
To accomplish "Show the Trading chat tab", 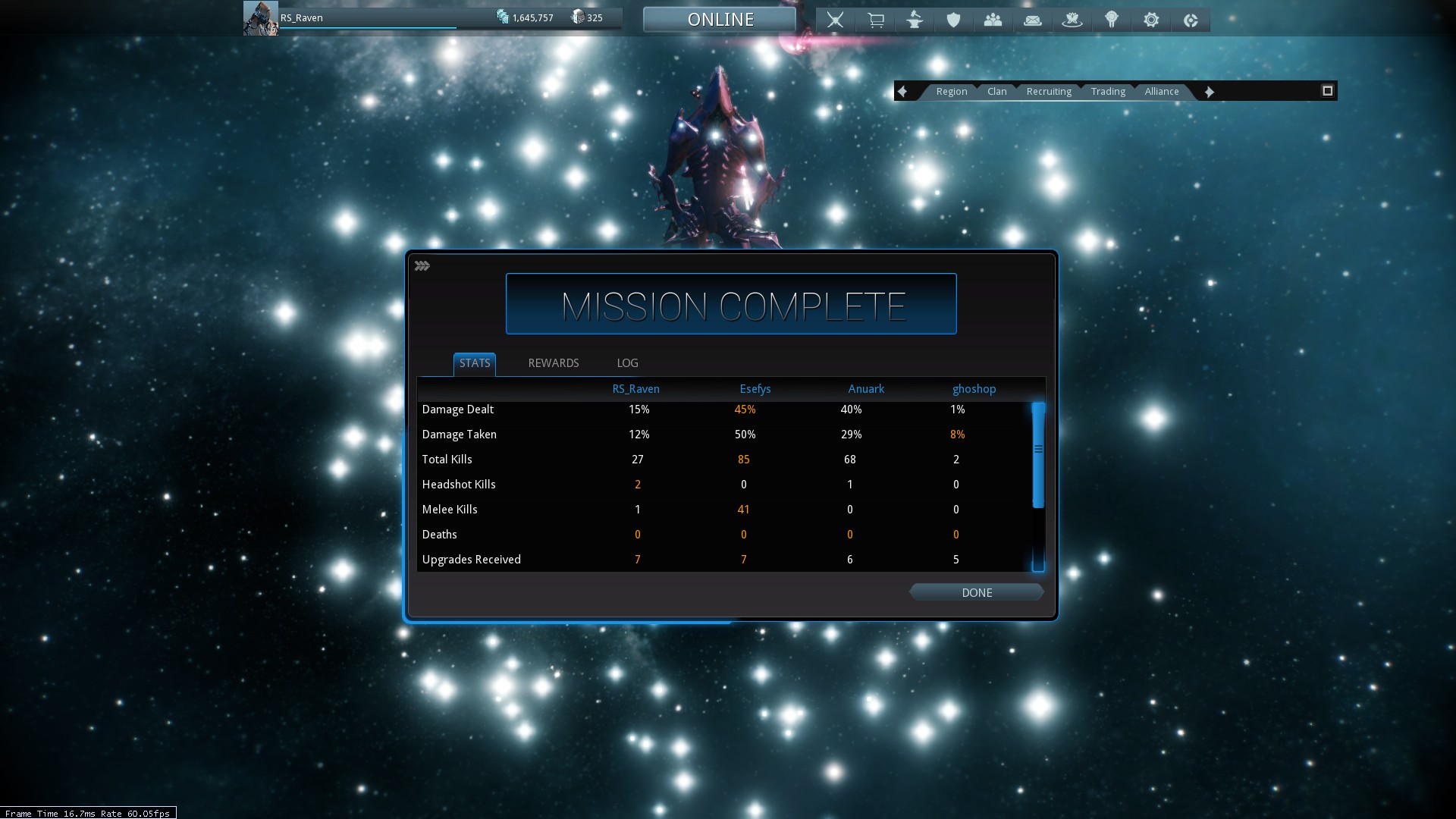I will pos(1107,92).
